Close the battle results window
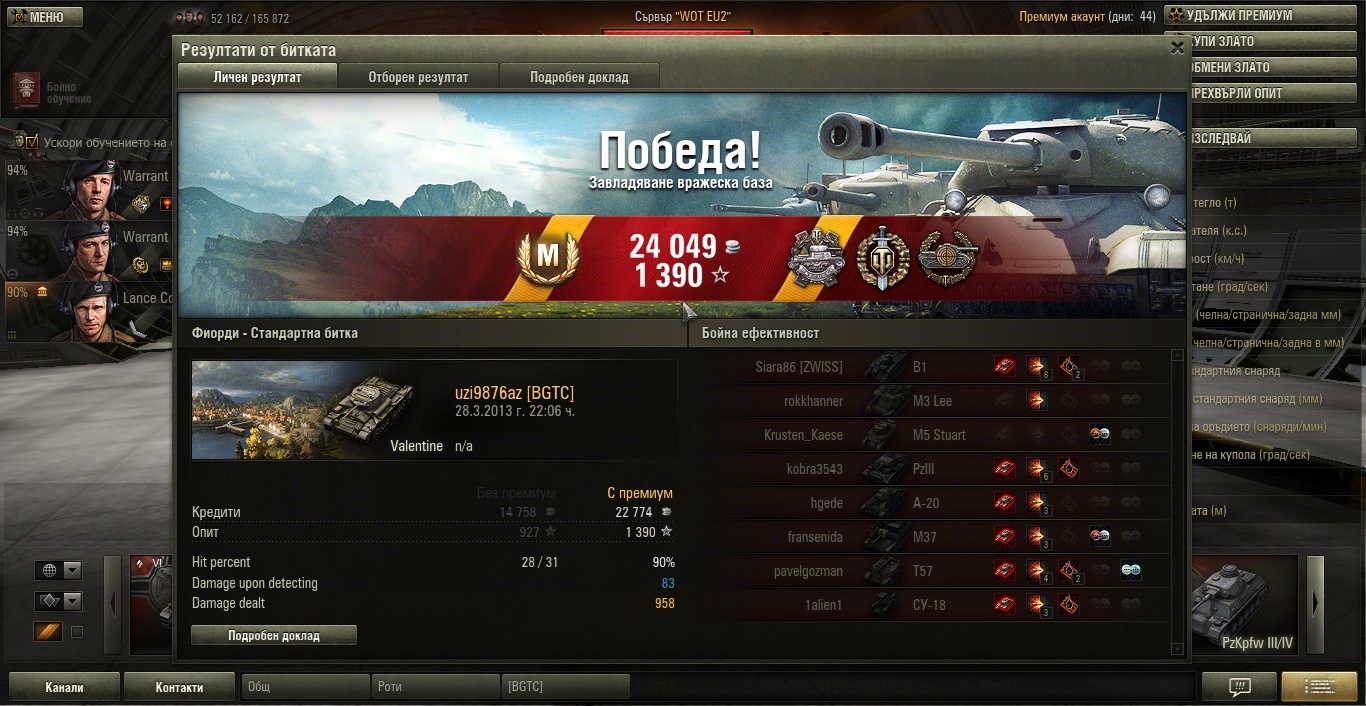This screenshot has height=706, width=1366. tap(1177, 47)
